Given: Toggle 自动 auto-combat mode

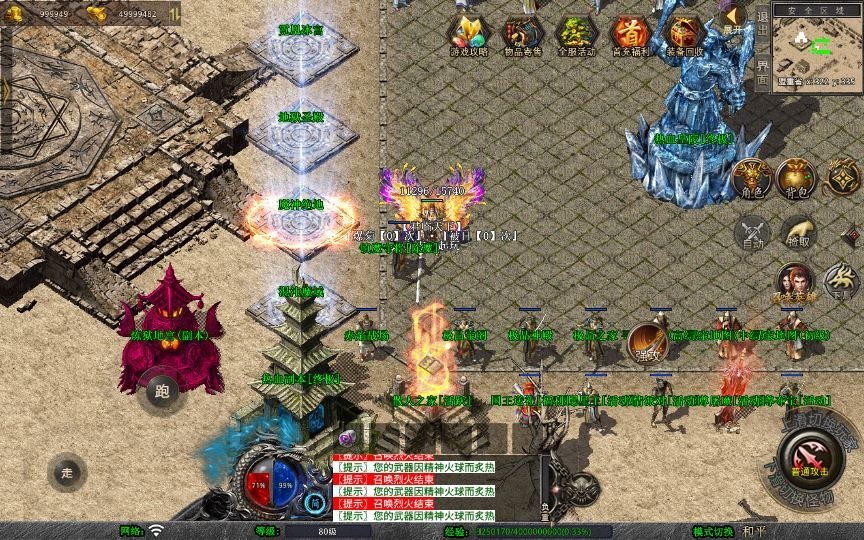Looking at the screenshot, I should pyautogui.click(x=752, y=233).
